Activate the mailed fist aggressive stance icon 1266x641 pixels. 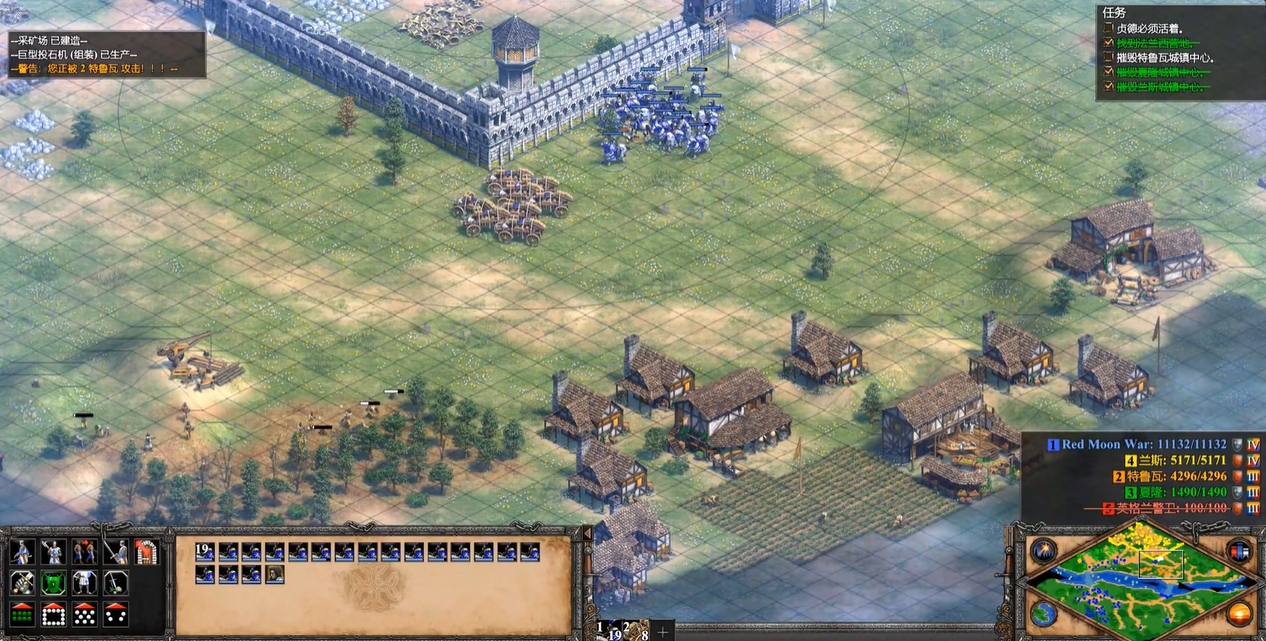[22, 583]
